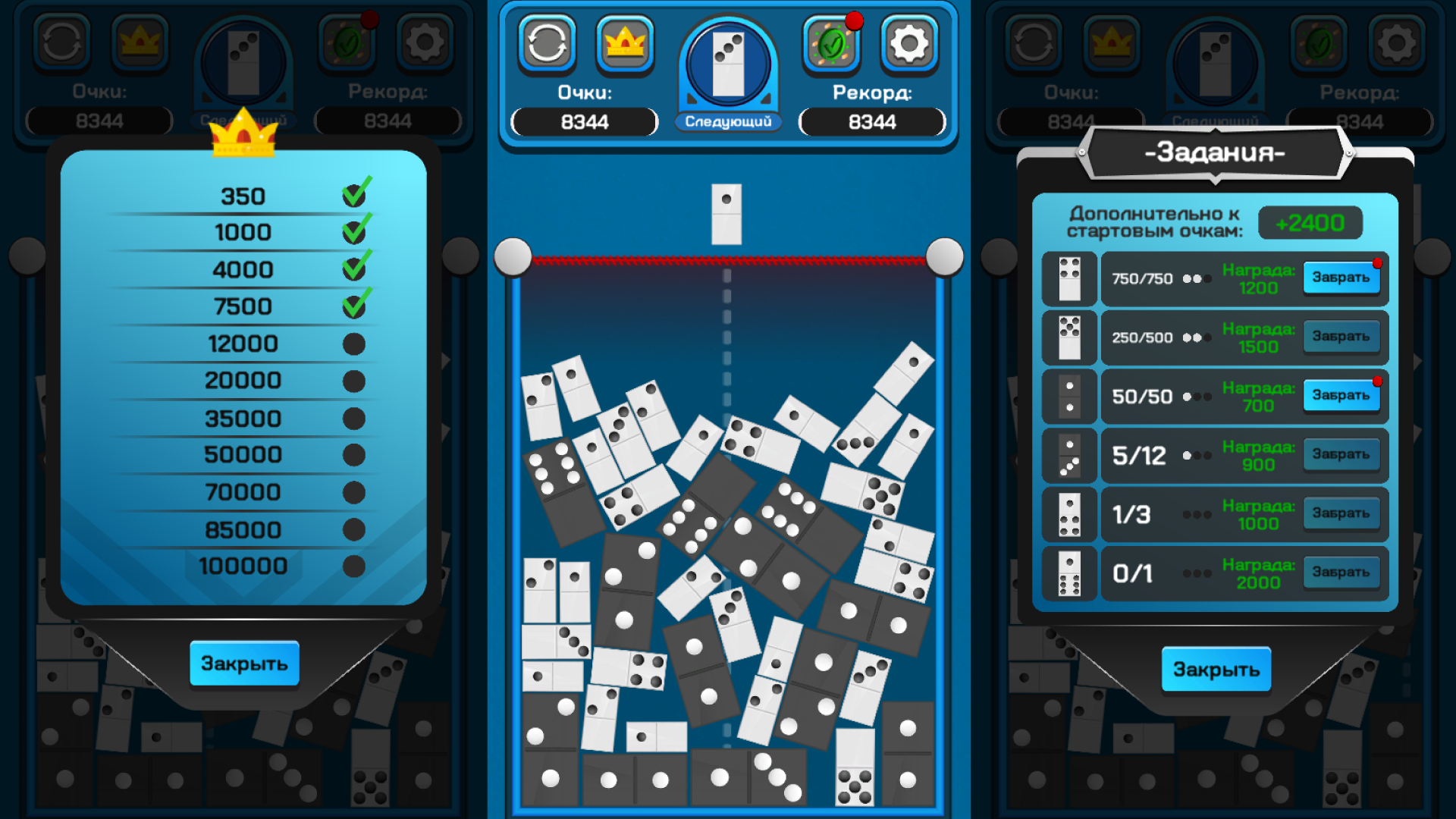The width and height of the screenshot is (1456, 819).
Task: Select the Следующий tab label
Action: point(729,121)
